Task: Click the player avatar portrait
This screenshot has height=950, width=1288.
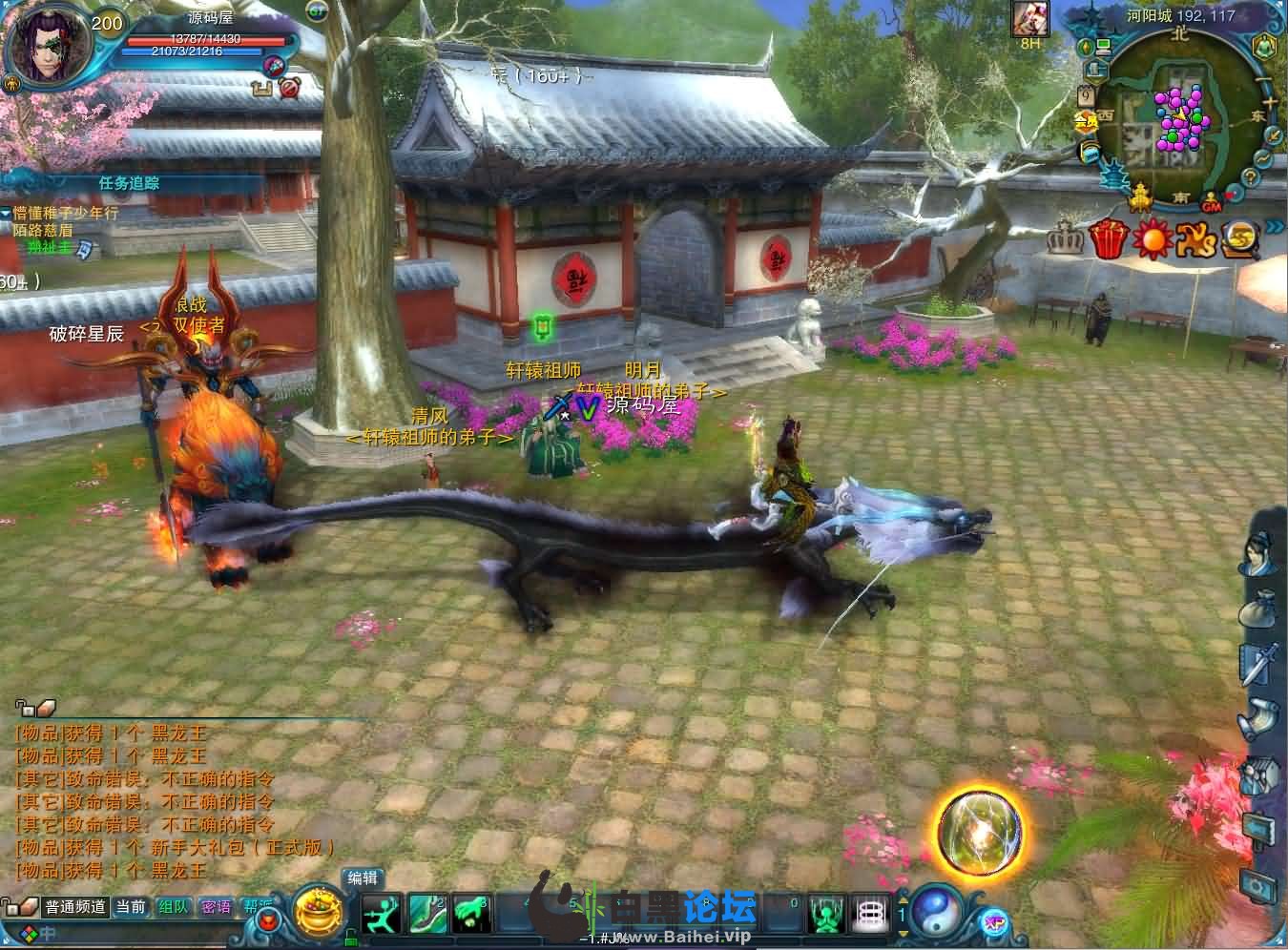Action: click(x=48, y=46)
